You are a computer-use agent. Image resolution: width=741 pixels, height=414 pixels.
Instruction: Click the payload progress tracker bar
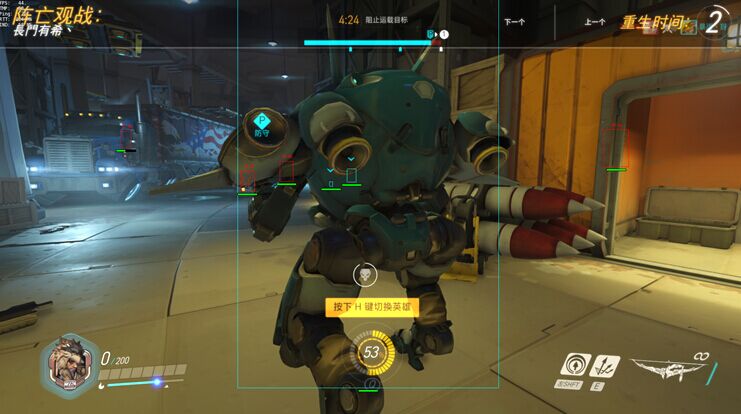point(370,43)
